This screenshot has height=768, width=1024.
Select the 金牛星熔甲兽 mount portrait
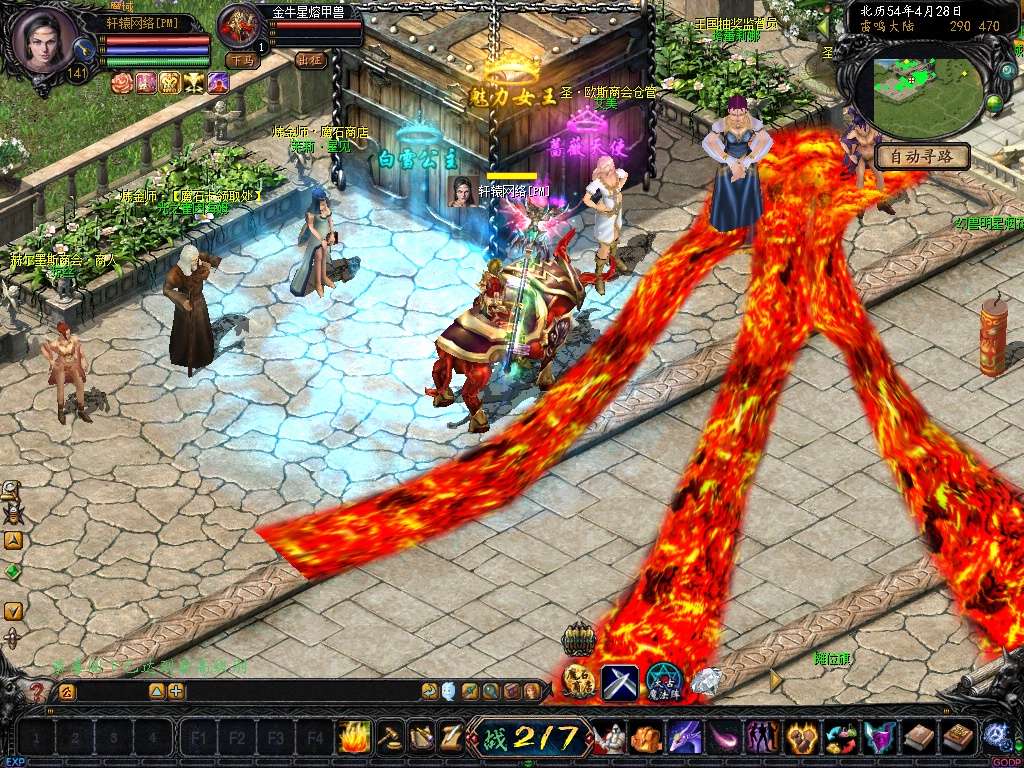[240, 26]
